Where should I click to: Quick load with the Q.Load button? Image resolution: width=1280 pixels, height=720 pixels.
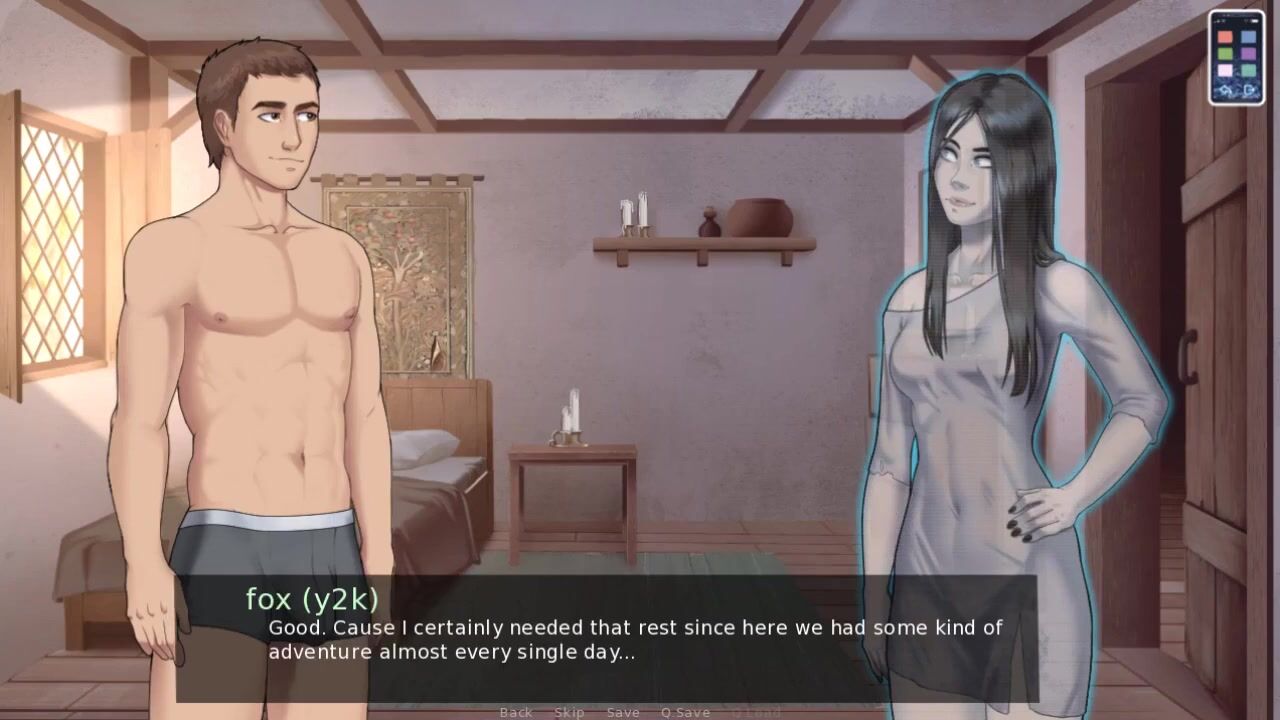coord(756,712)
